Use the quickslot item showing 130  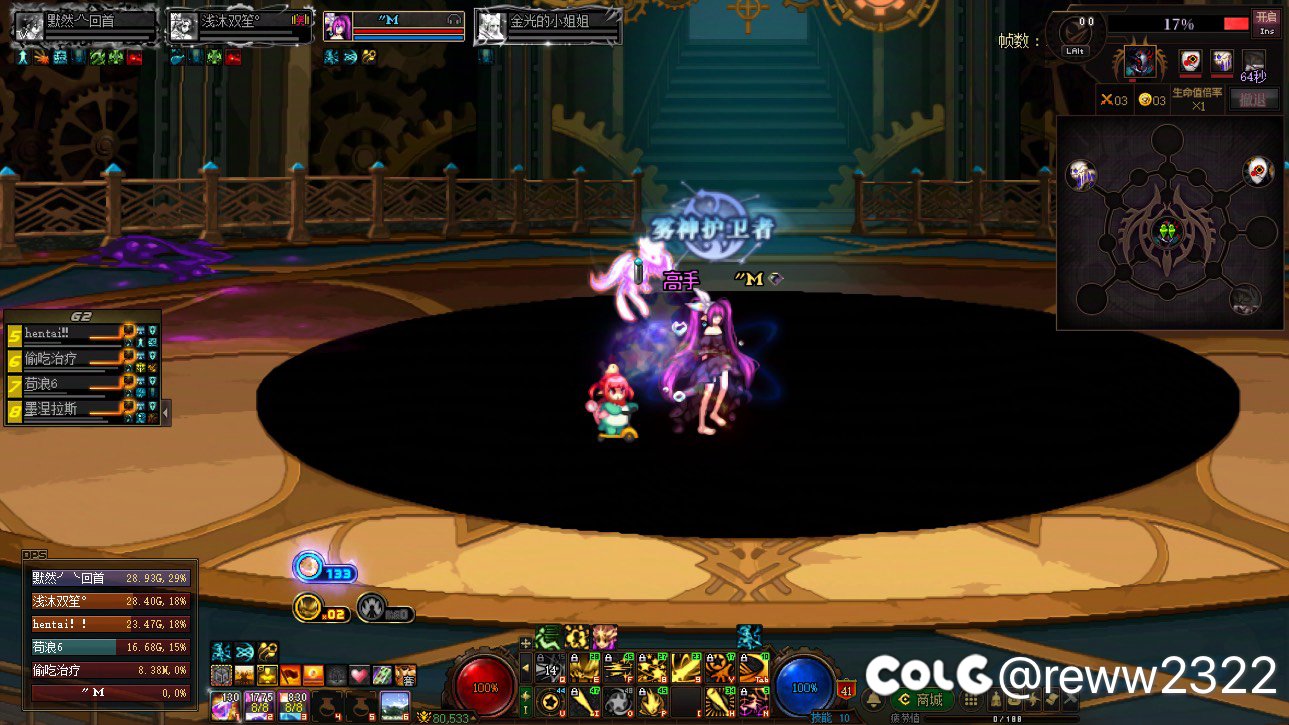pyautogui.click(x=226, y=704)
